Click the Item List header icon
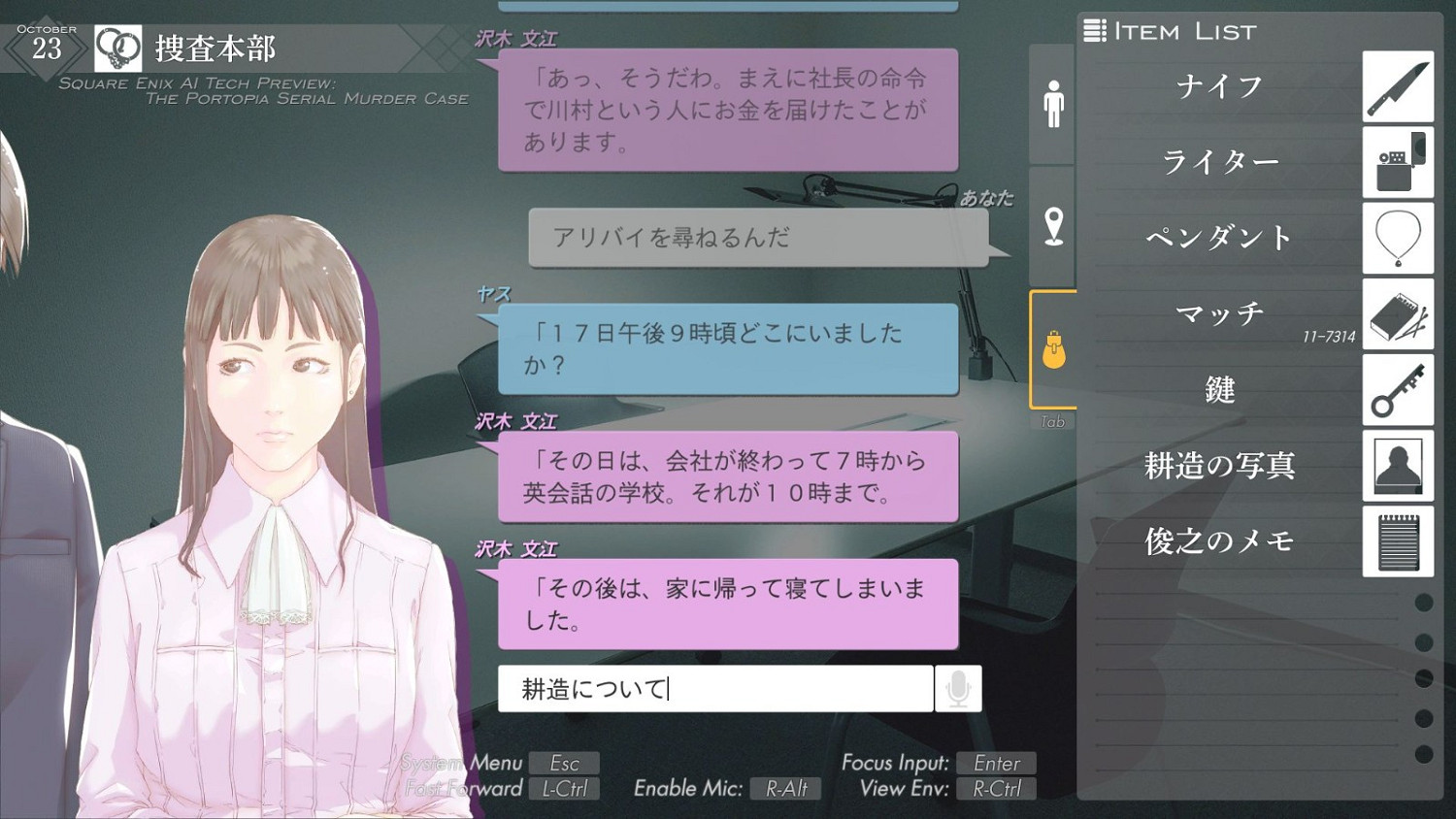Viewport: 1456px width, 819px height. coord(1096,30)
